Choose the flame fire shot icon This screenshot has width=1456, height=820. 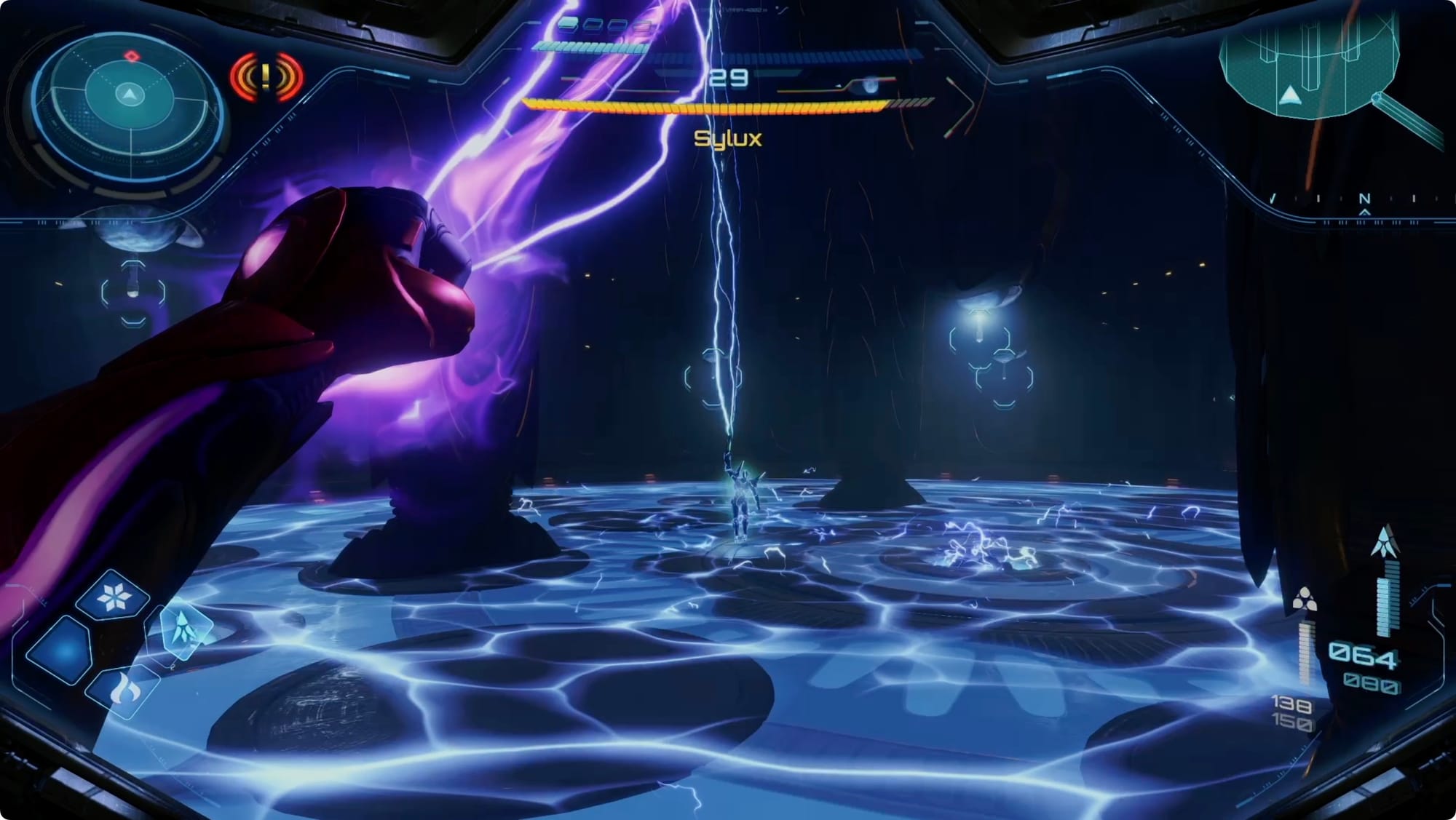[x=123, y=690]
